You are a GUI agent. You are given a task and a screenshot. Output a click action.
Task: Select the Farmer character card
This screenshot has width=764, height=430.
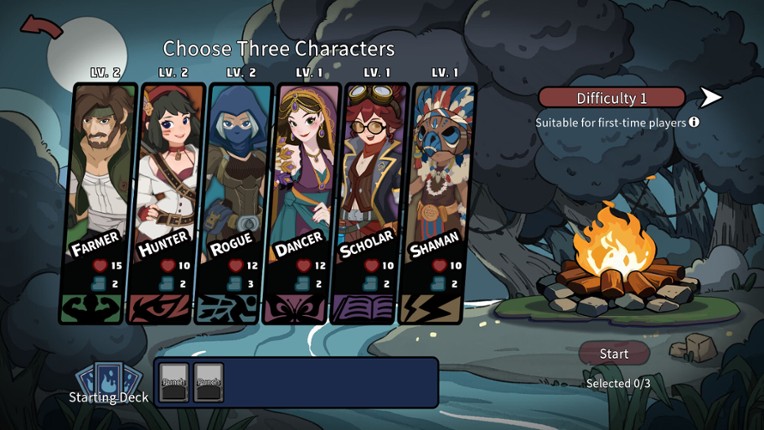pyautogui.click(x=103, y=200)
